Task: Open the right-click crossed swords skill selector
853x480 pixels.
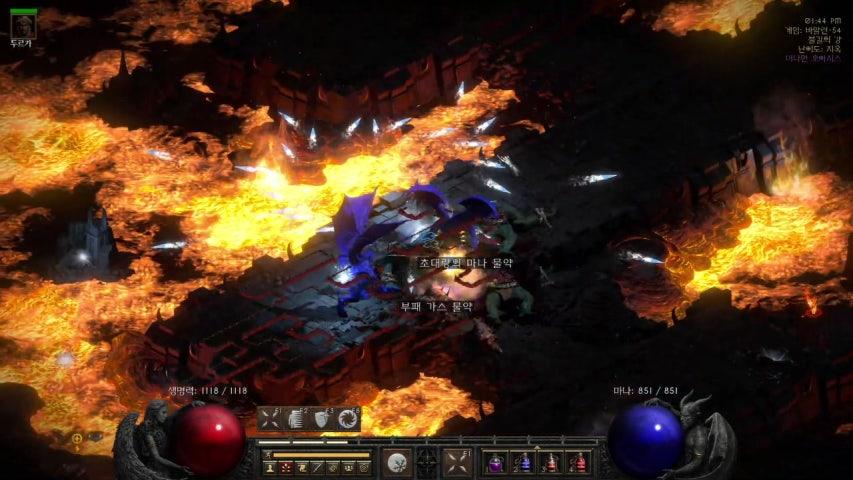Action: pyautogui.click(x=457, y=462)
